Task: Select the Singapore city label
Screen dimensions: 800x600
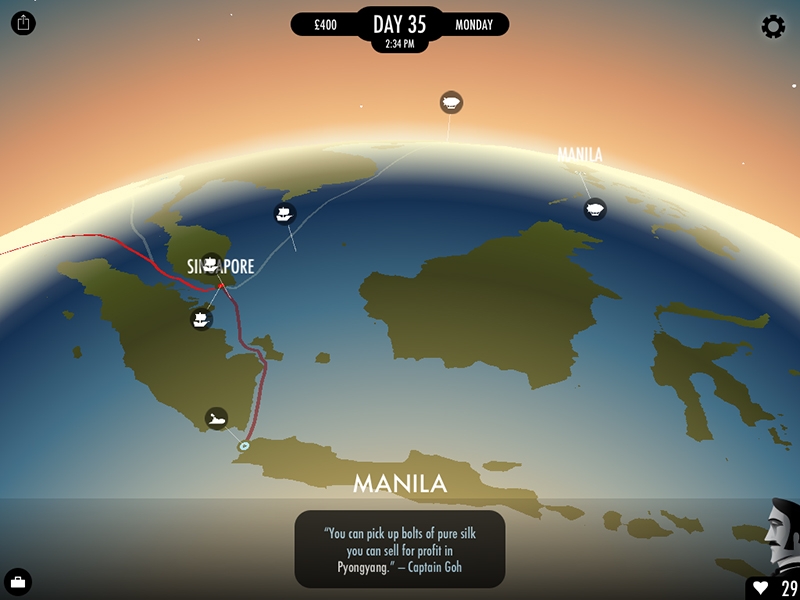Action: click(236, 267)
